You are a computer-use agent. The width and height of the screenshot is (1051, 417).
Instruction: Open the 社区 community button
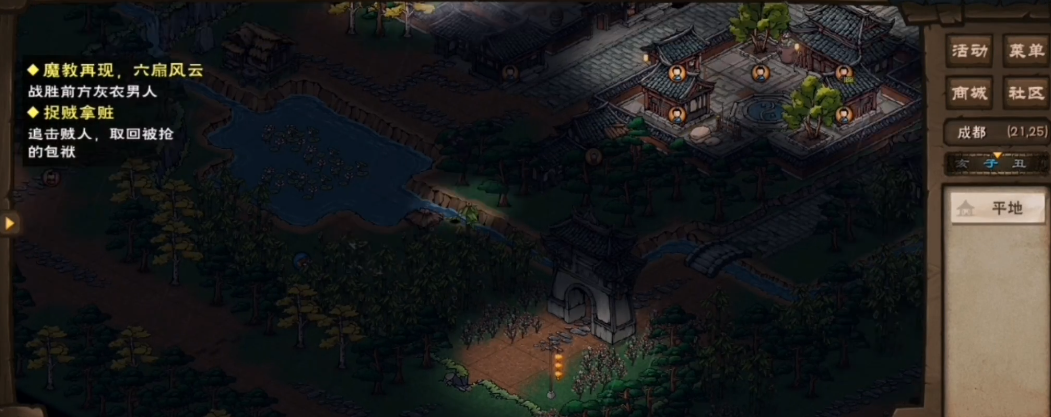1024,93
